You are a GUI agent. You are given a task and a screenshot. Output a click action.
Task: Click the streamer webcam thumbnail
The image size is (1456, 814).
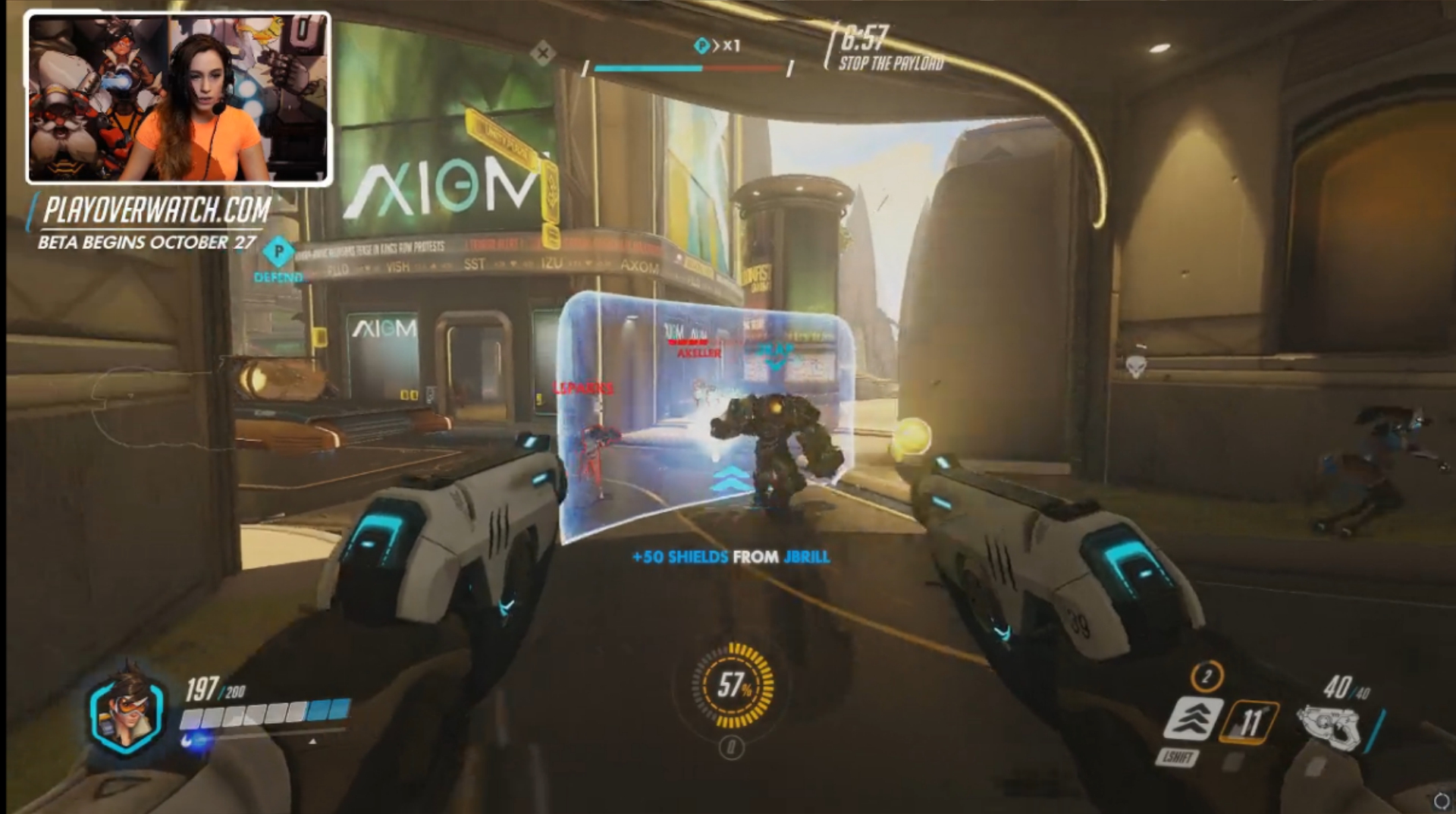(179, 99)
